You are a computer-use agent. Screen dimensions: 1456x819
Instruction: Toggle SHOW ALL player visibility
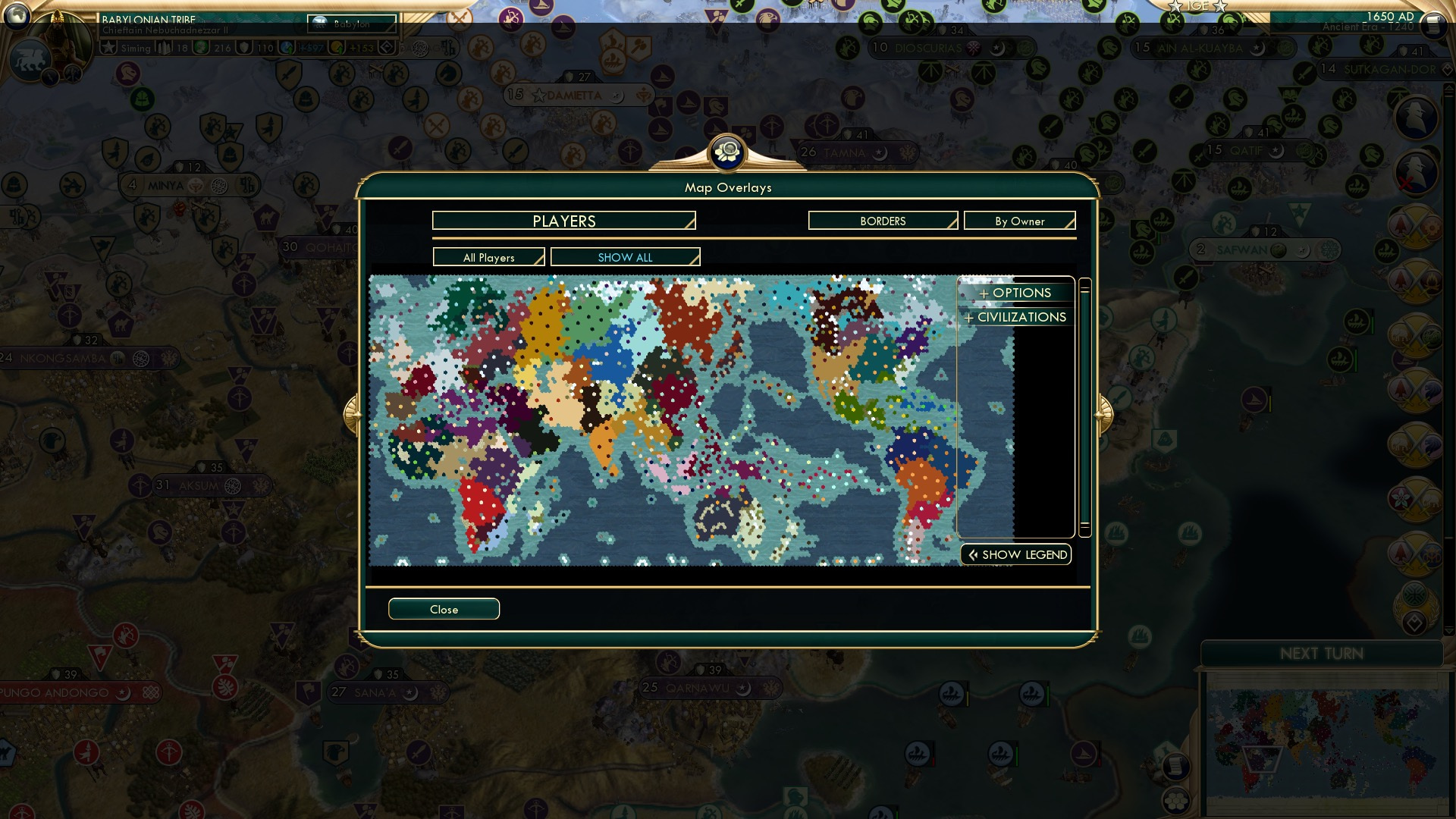625,257
